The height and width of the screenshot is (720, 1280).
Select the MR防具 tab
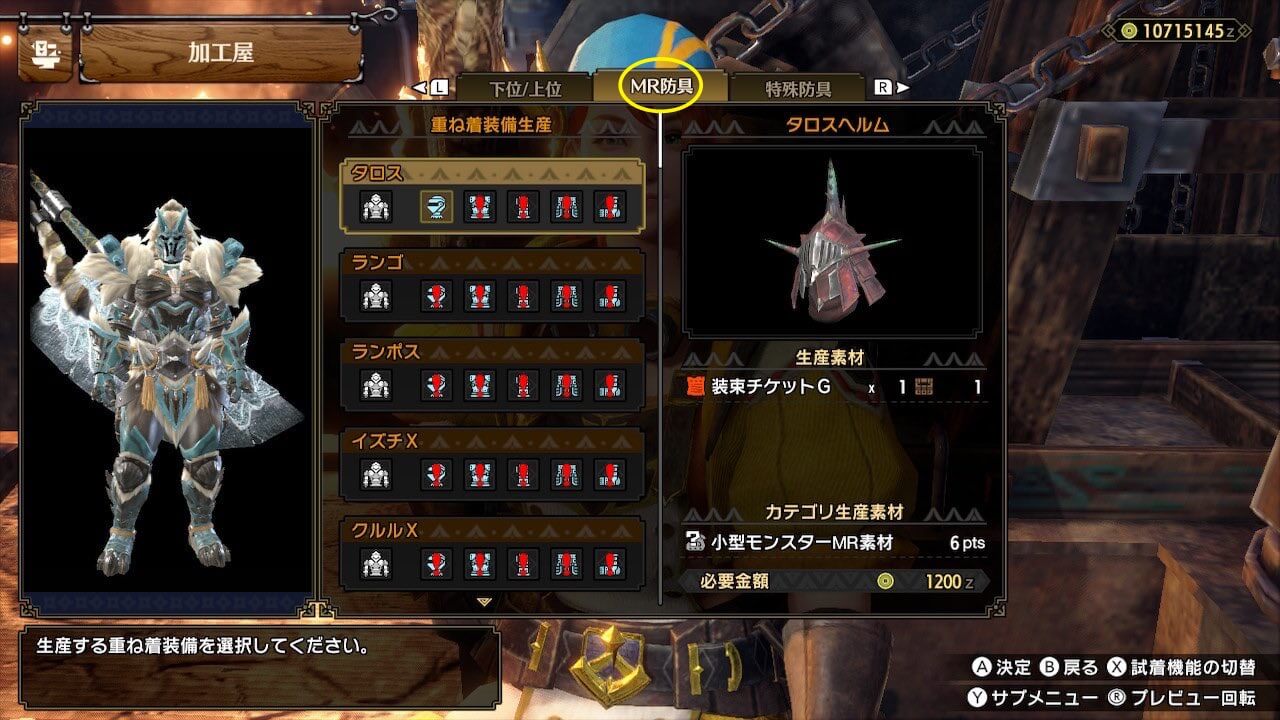661,87
